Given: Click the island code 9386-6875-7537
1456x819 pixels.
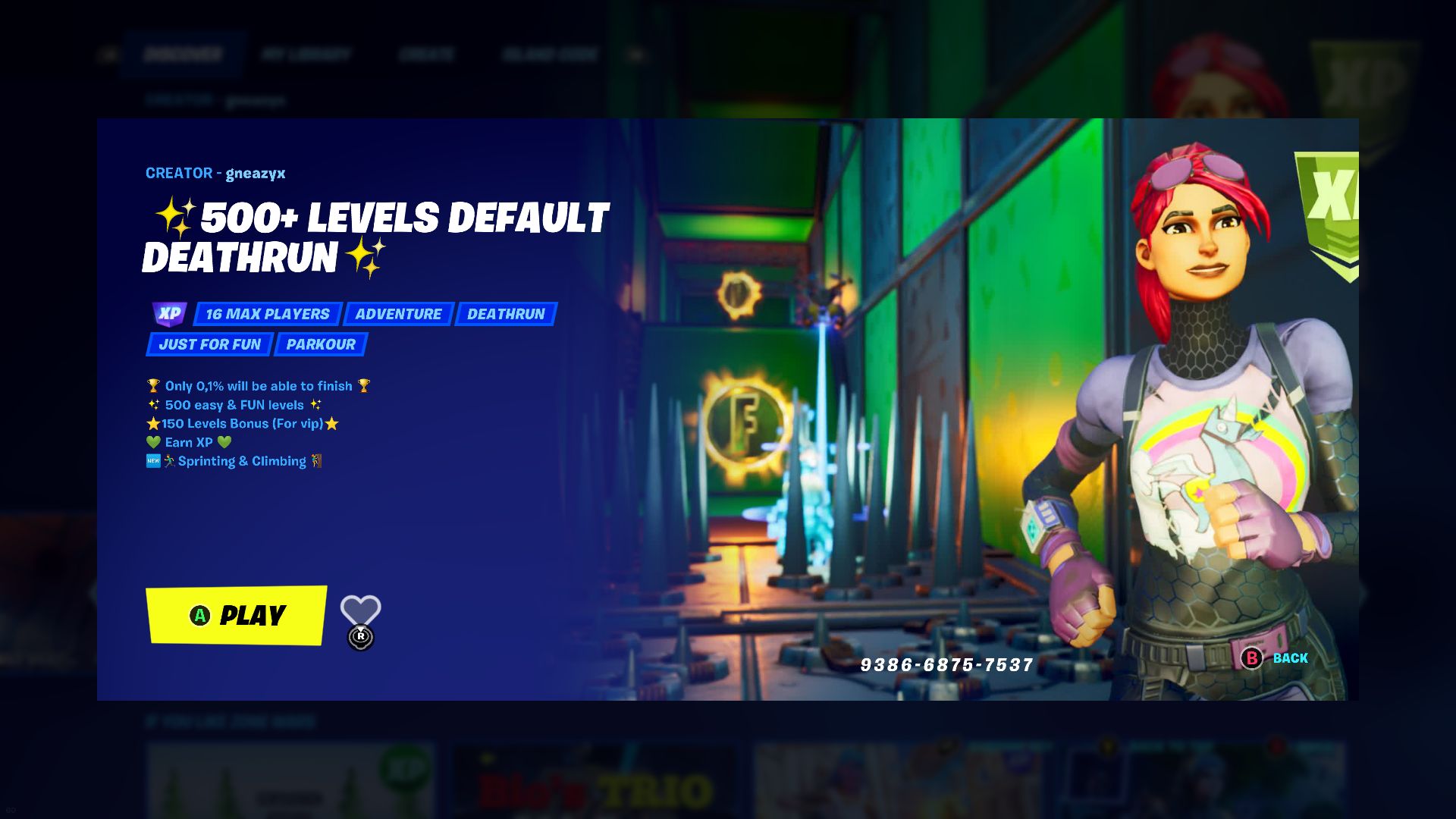Looking at the screenshot, I should click(945, 663).
